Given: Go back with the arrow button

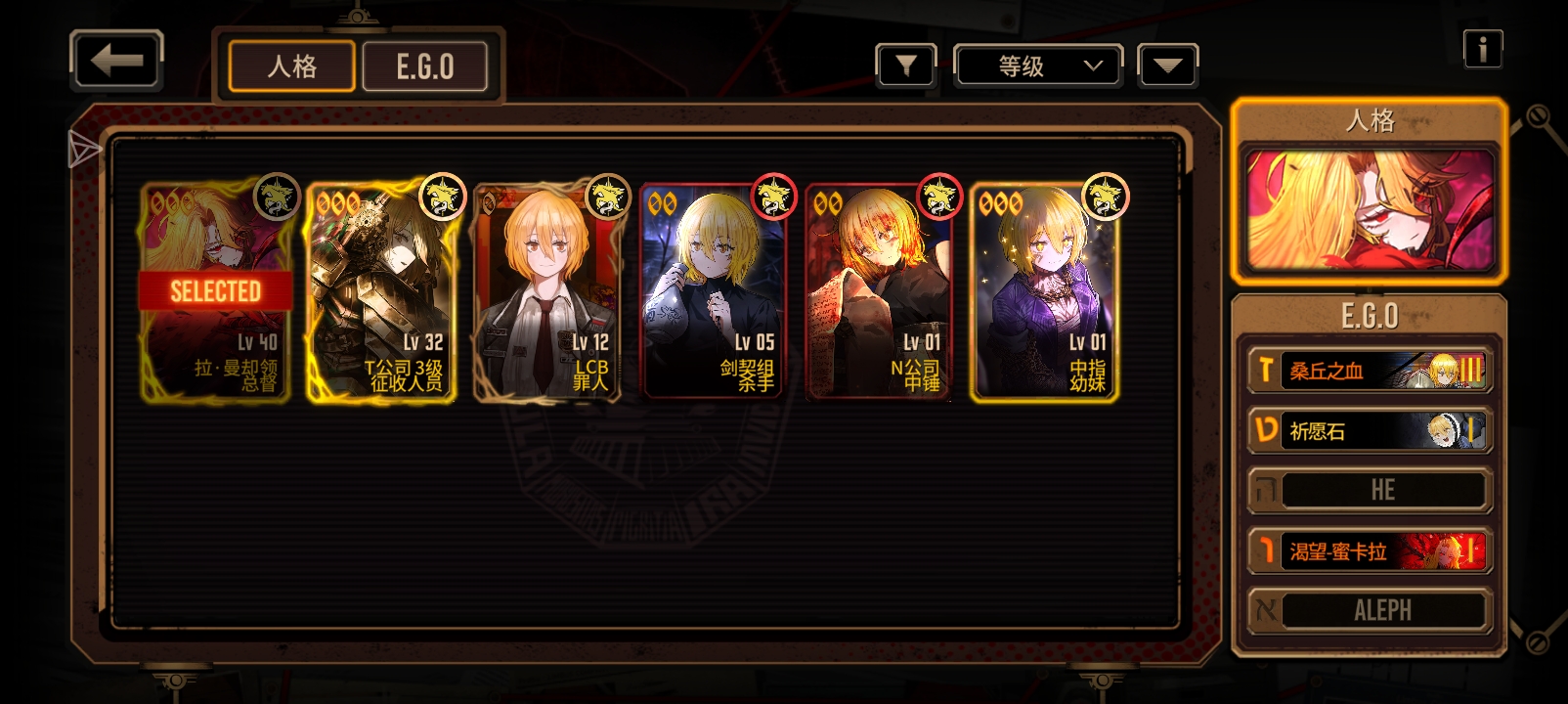Looking at the screenshot, I should pyautogui.click(x=116, y=62).
